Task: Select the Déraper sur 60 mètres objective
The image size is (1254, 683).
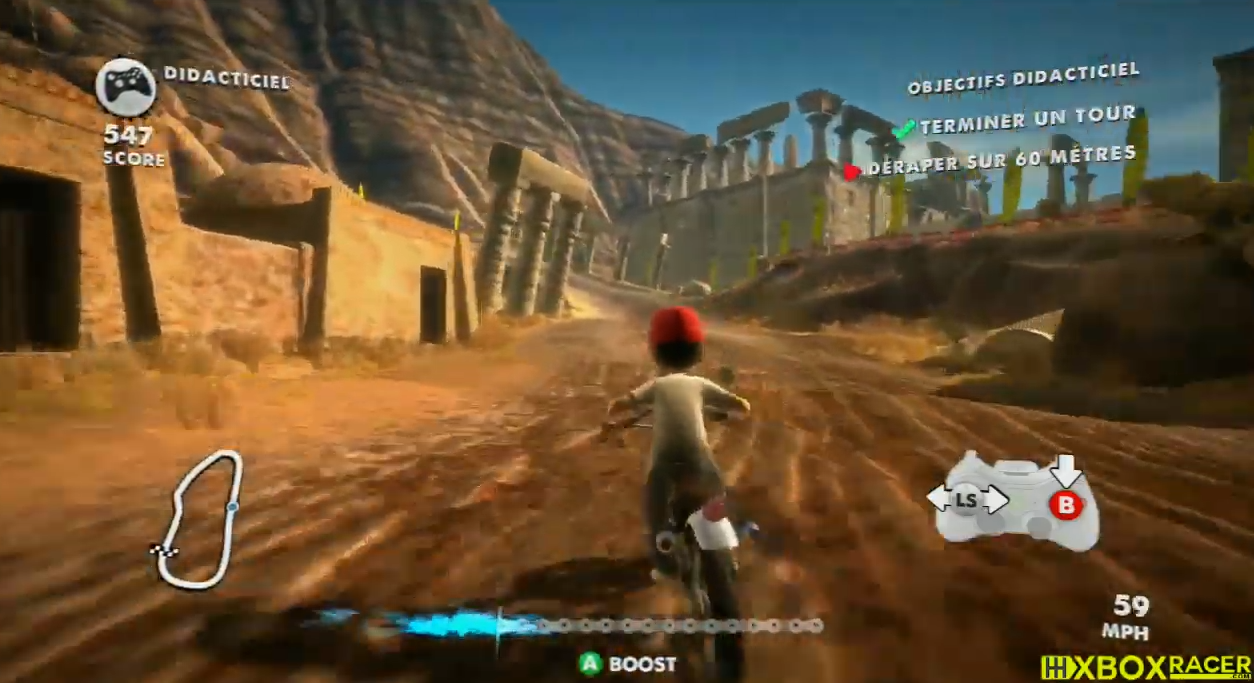Action: (x=1000, y=162)
